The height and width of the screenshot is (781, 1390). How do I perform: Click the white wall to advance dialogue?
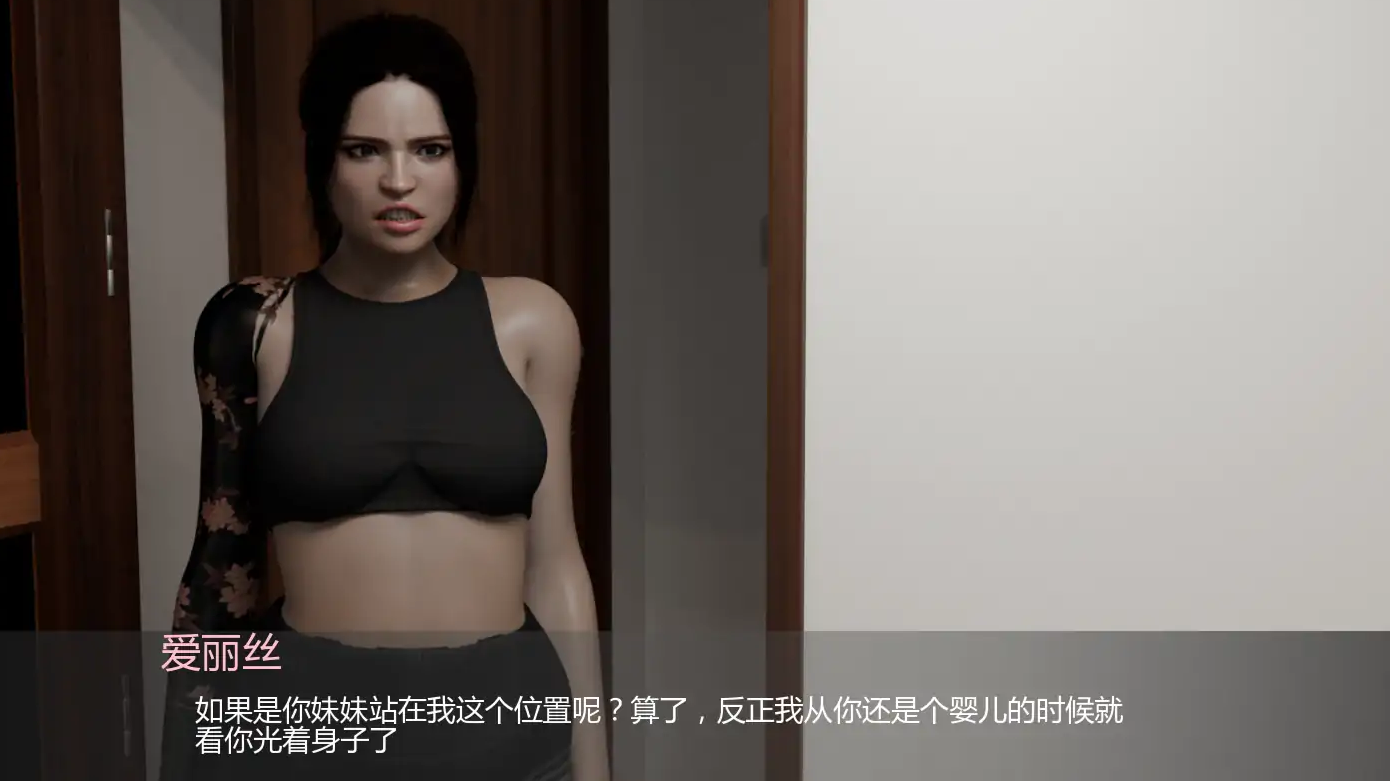1100,300
